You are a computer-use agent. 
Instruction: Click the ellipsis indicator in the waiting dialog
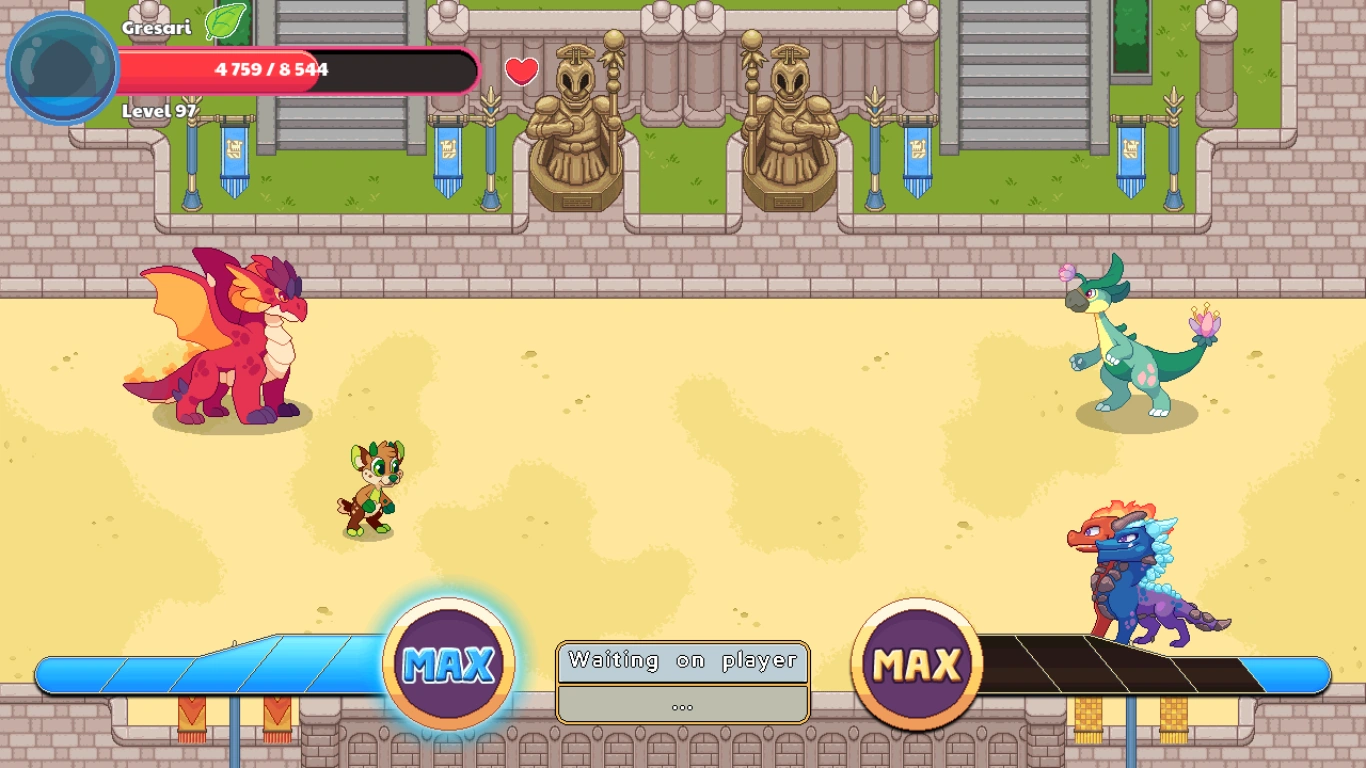coord(683,706)
